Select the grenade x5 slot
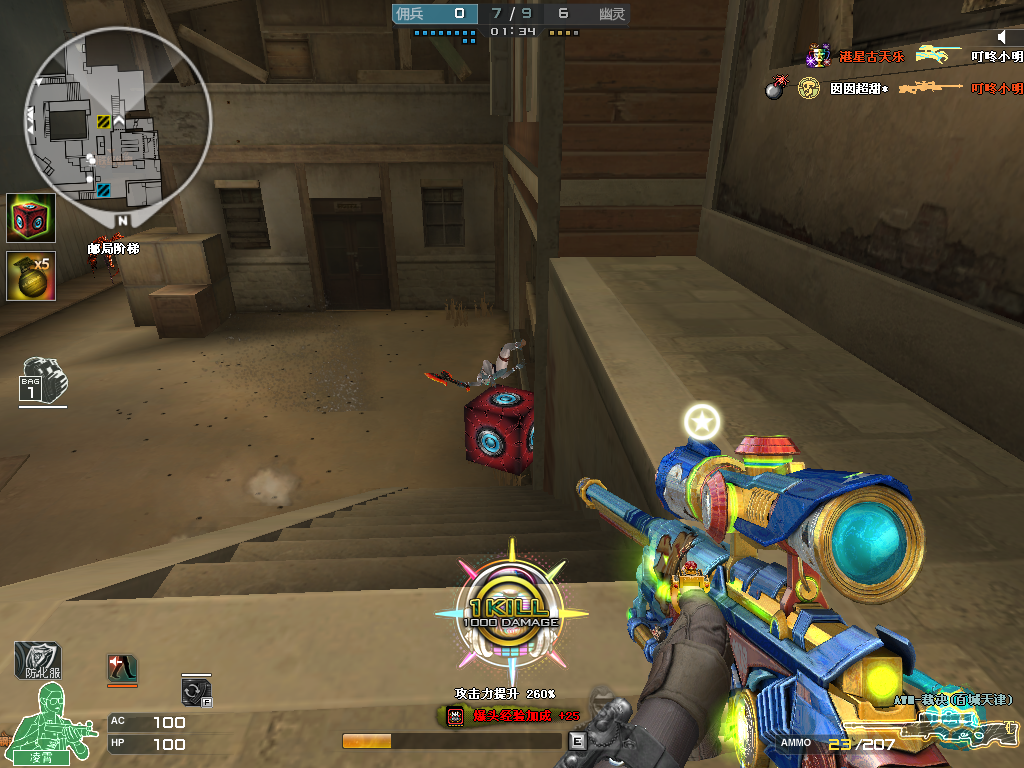The image size is (1024, 768). pos(31,275)
